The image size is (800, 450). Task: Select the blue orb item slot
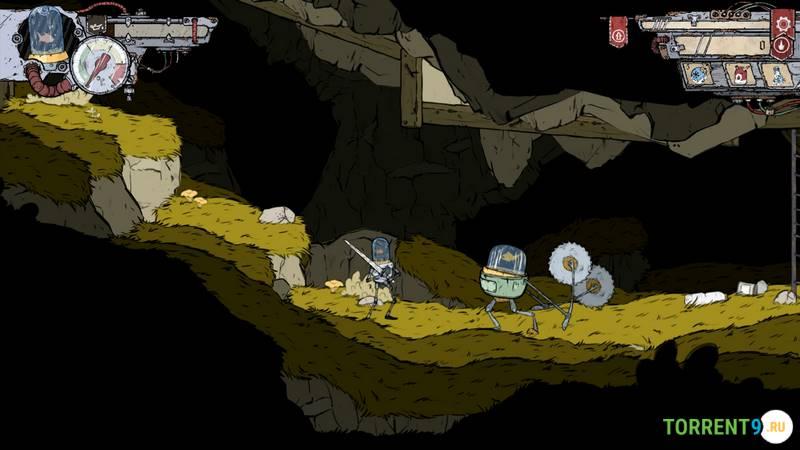click(x=700, y=73)
